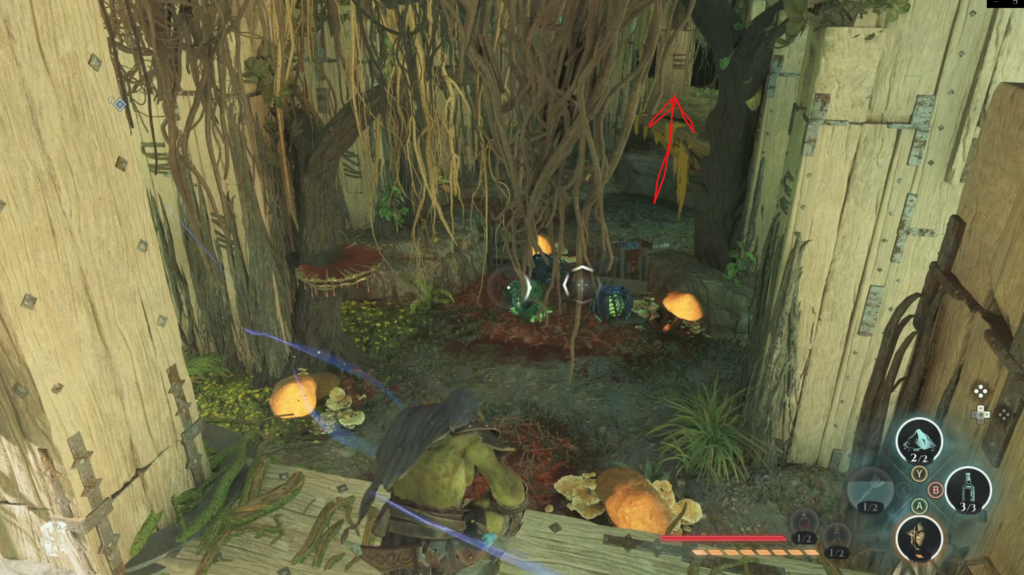Screen dimensions: 1024x575
Task: Choose the glass bottle item slot
Action: click(967, 489)
